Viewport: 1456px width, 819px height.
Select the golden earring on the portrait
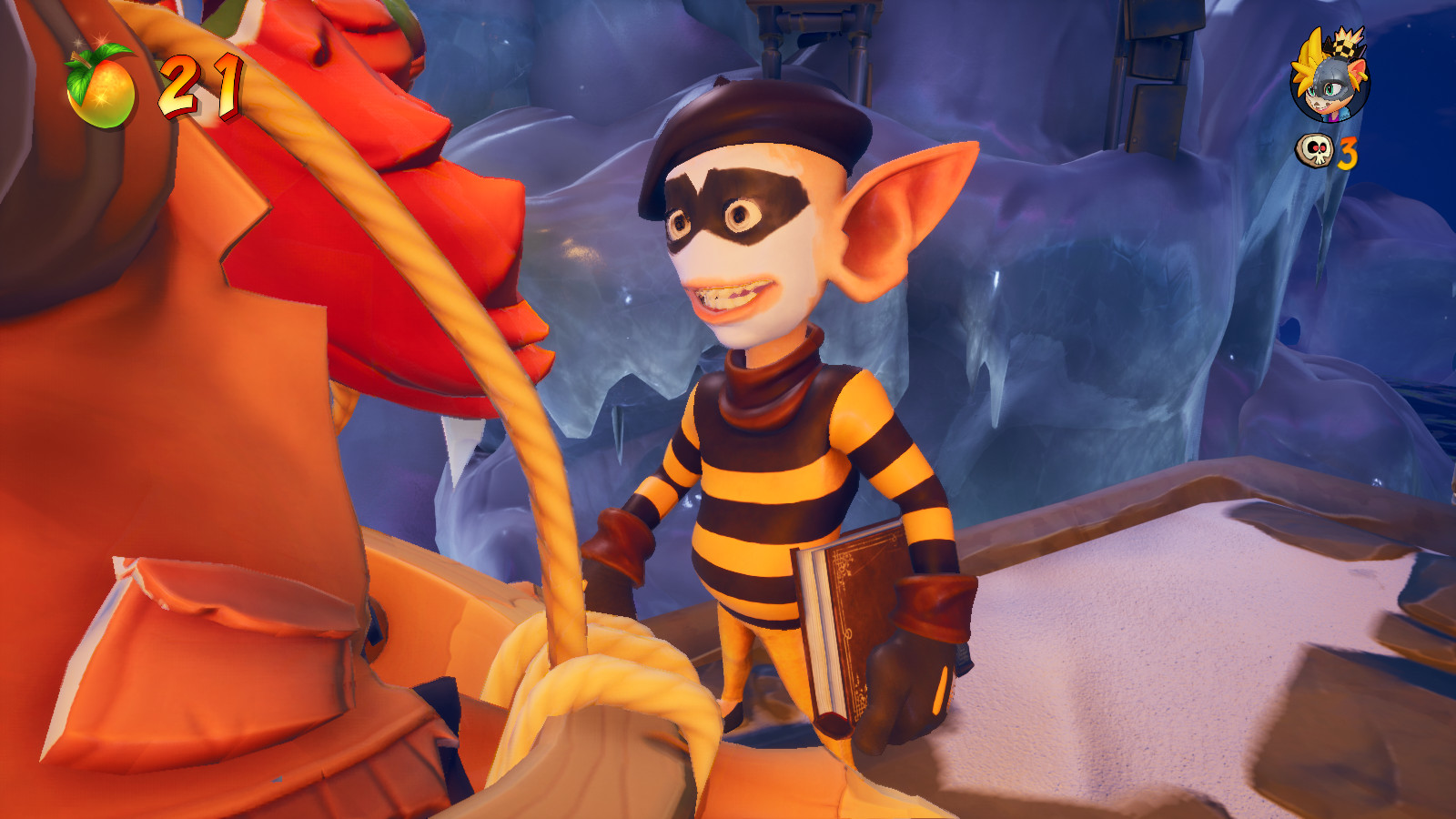(1364, 78)
